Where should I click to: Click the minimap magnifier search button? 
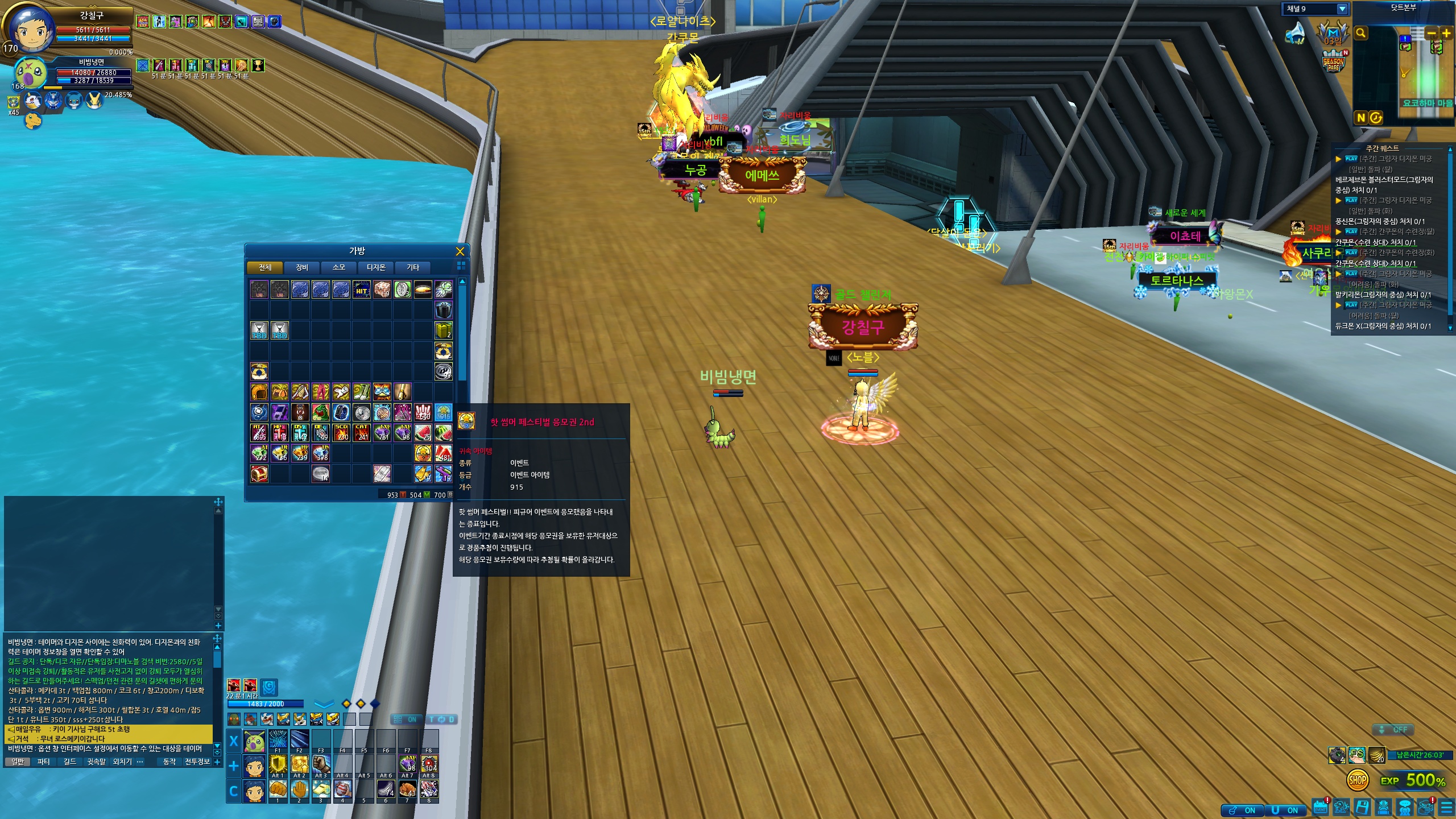pyautogui.click(x=1361, y=33)
